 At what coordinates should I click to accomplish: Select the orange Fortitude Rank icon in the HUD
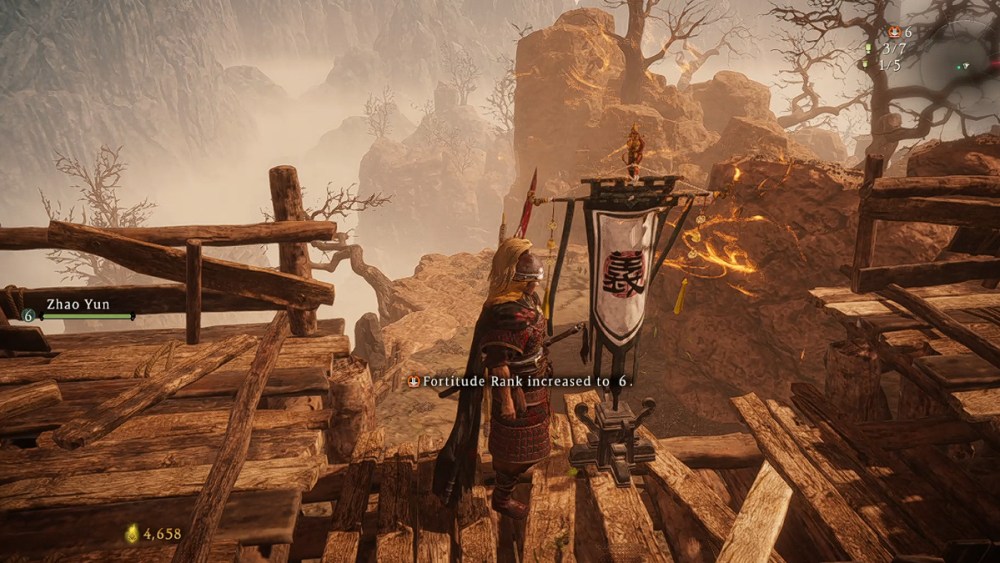point(893,32)
